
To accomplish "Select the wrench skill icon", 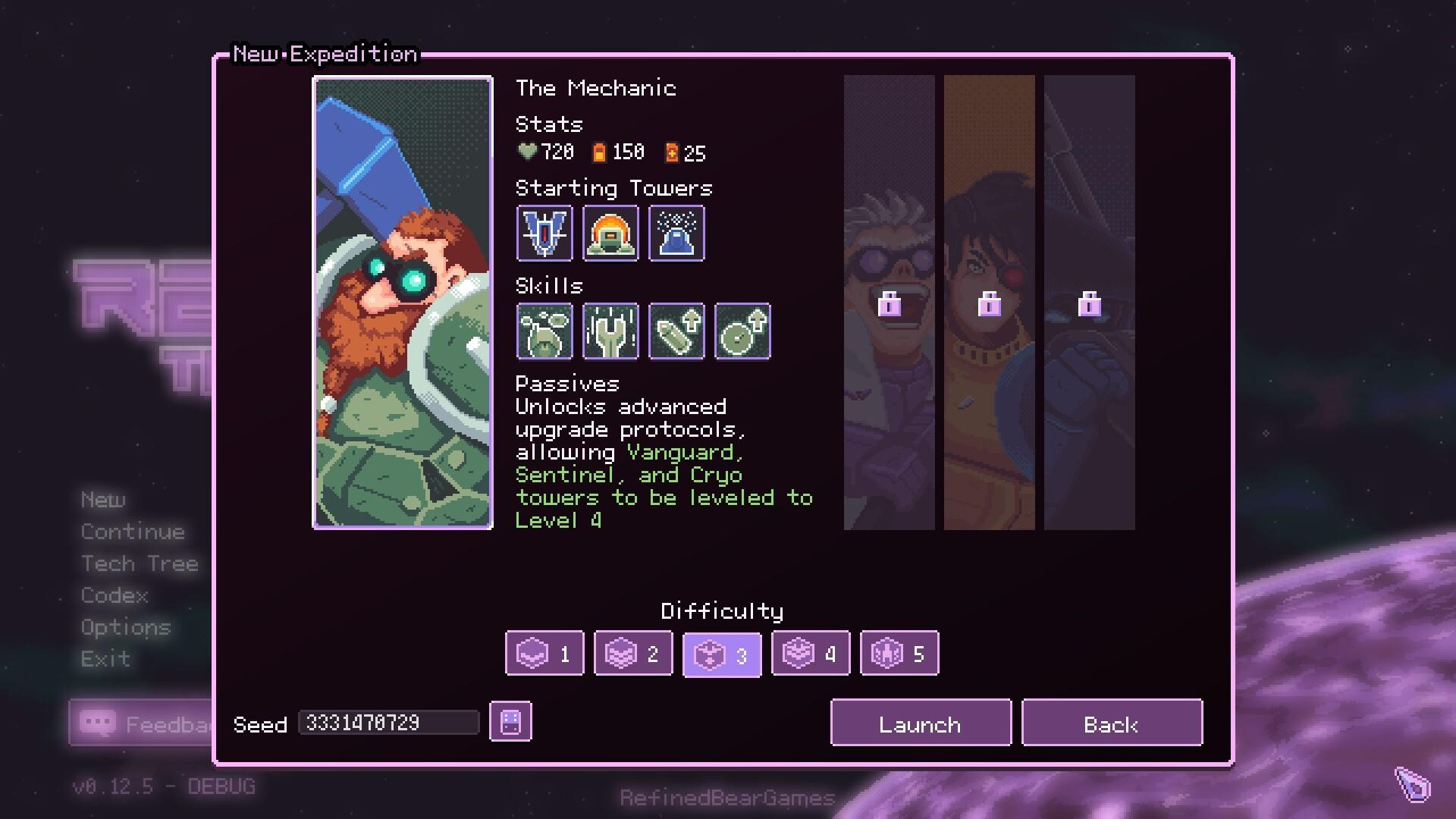I will tap(610, 331).
